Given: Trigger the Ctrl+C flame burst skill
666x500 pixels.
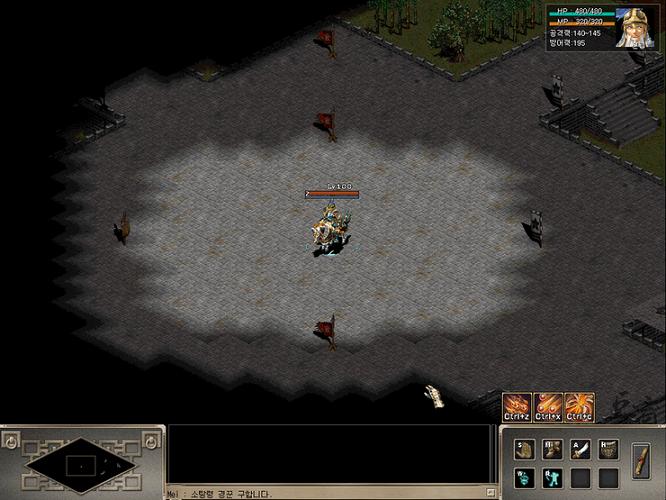Looking at the screenshot, I should click(579, 406).
